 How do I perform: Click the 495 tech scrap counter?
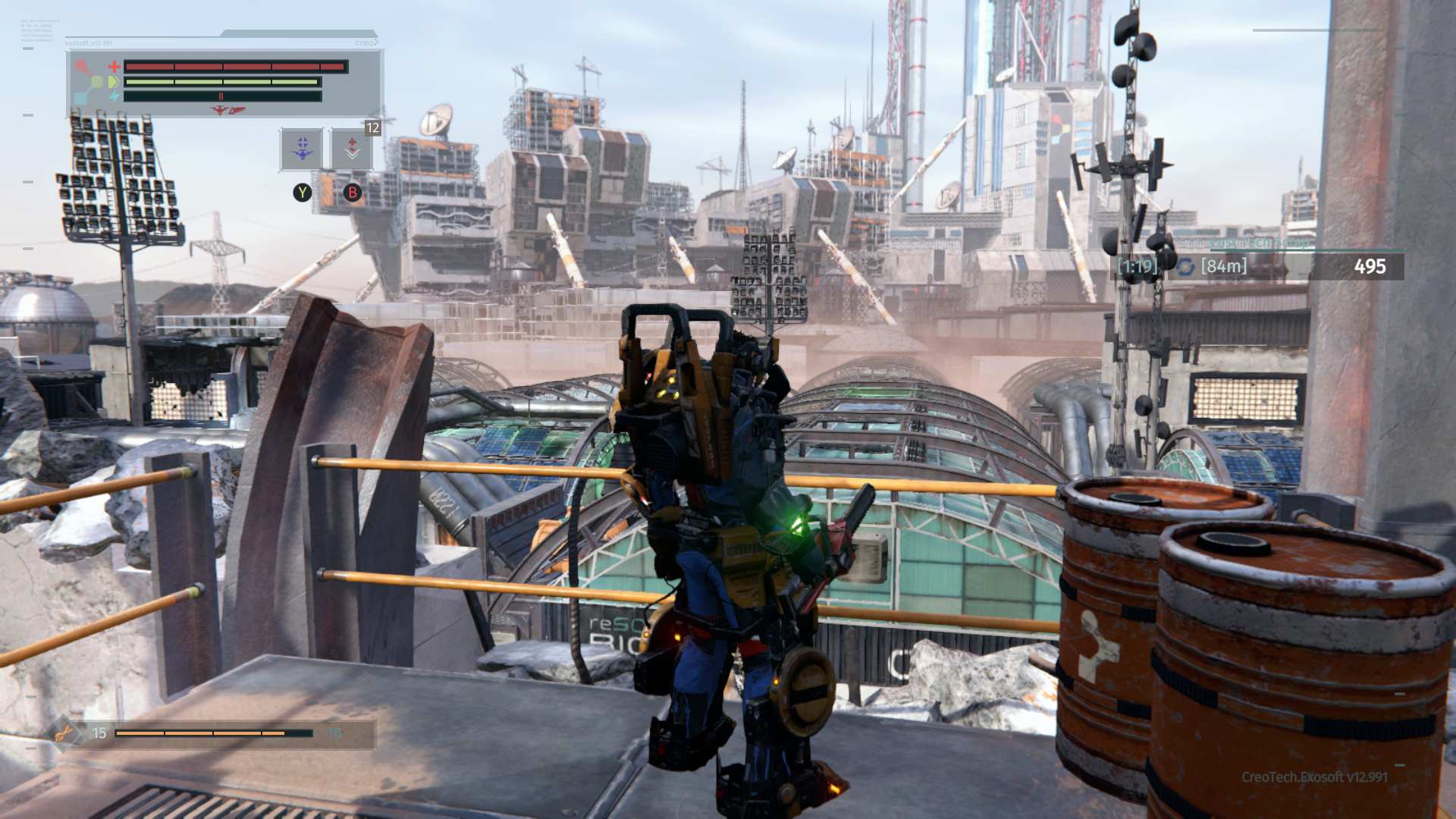tap(1370, 265)
